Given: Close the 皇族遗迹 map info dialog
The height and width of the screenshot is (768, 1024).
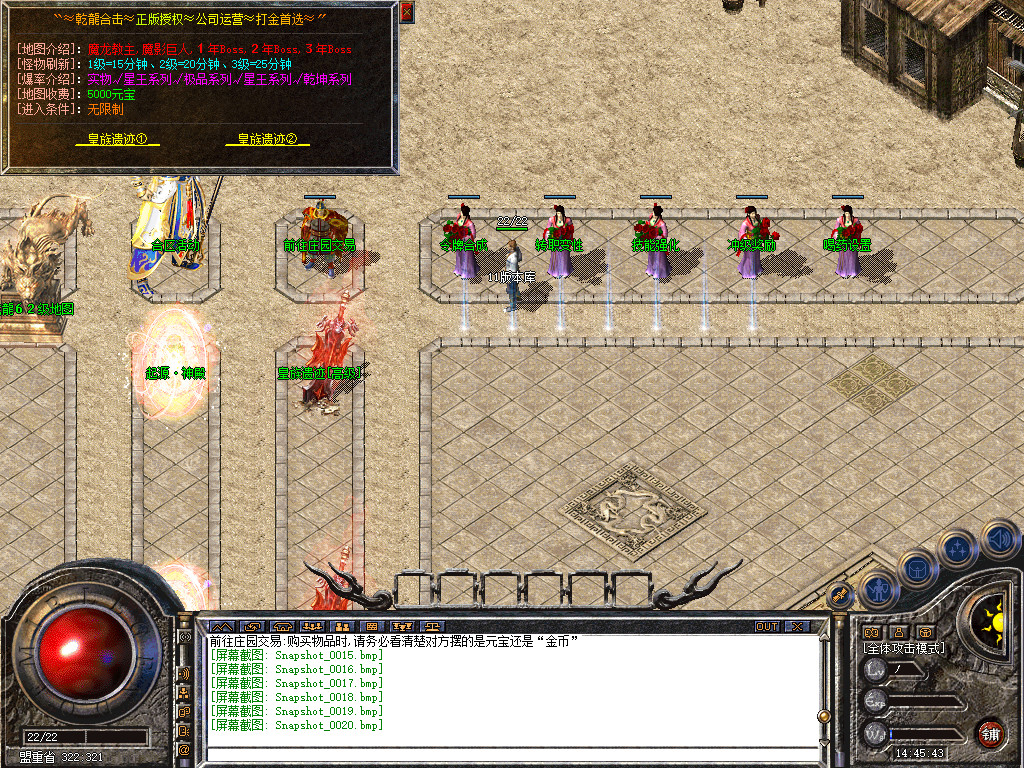Looking at the screenshot, I should point(406,12).
